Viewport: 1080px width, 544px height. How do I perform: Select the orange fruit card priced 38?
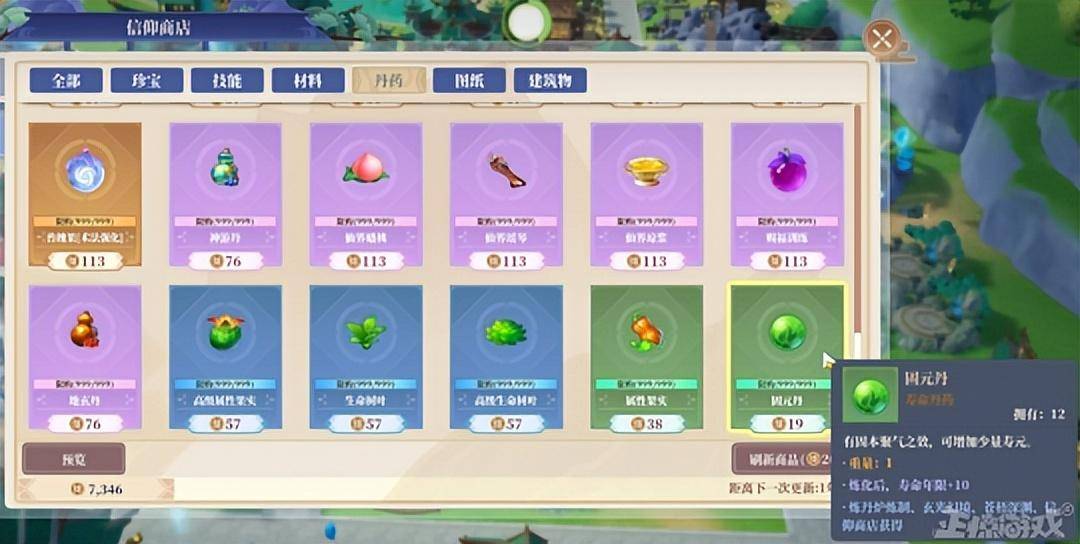tap(646, 357)
